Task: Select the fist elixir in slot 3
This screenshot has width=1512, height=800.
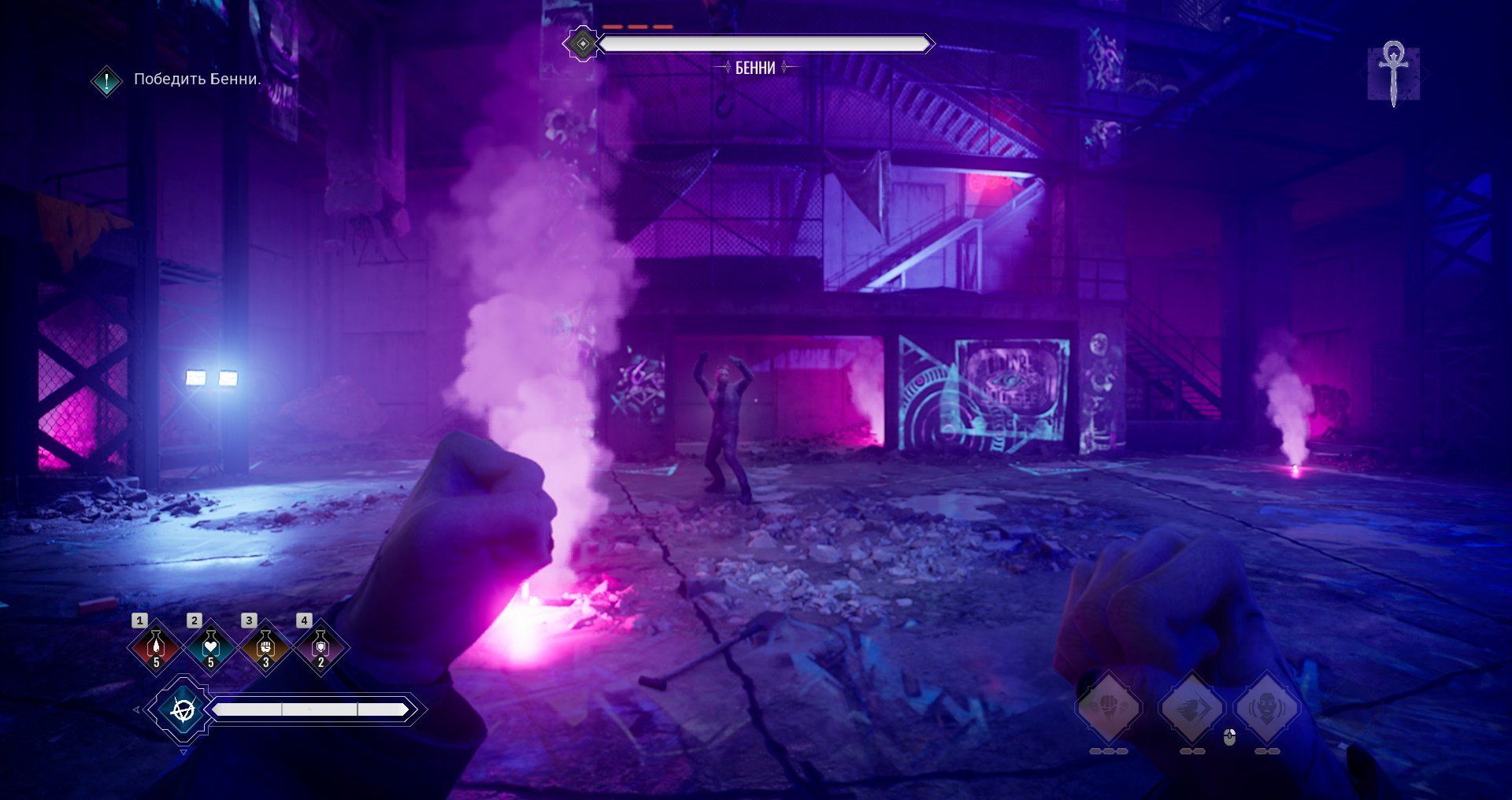Action: [x=265, y=647]
